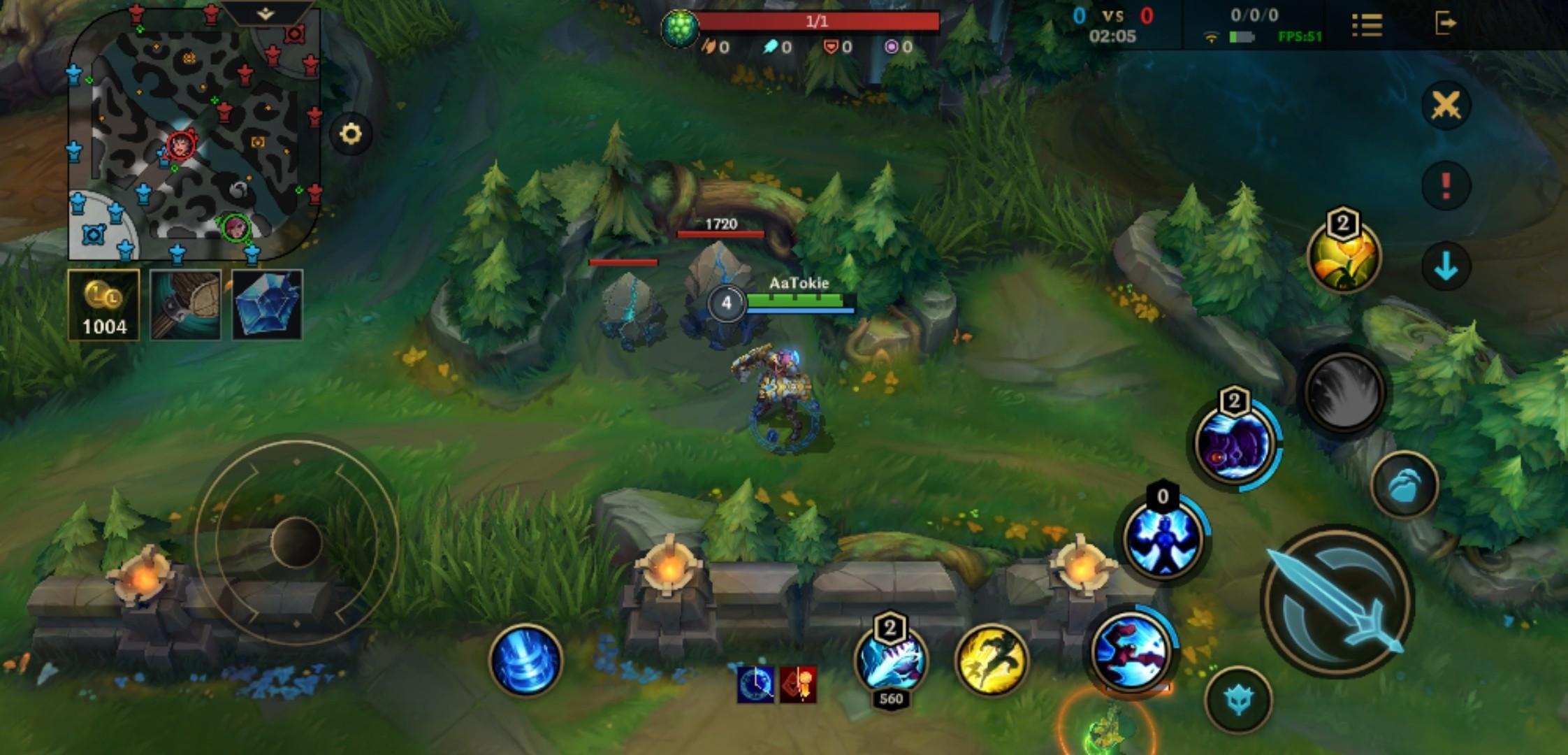Activate the glowing blue figure ability
This screenshot has width=1568, height=755.
pos(1163,539)
